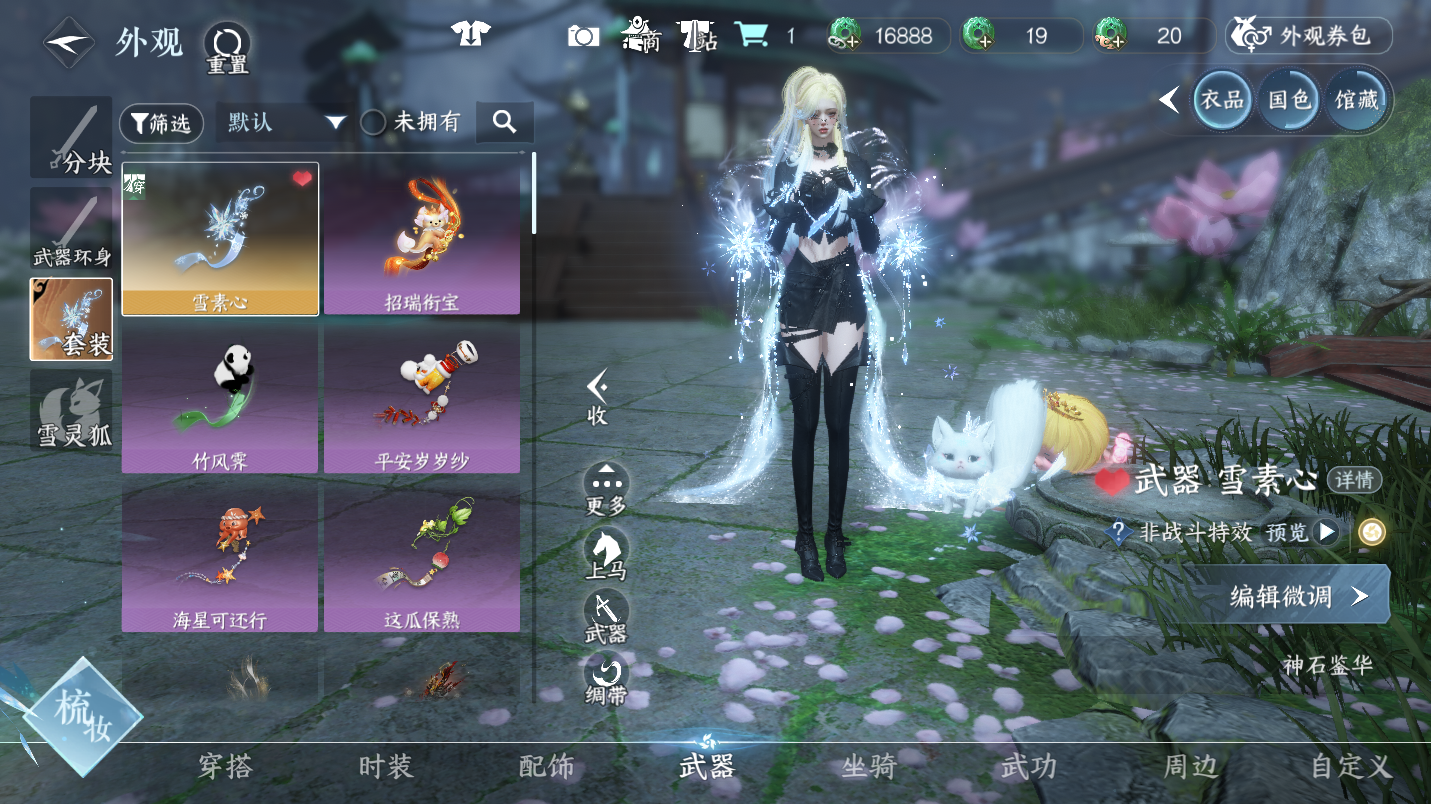The height and width of the screenshot is (804, 1431).
Task: Choose the 招瑞衔宝 weapon skin
Action: point(421,239)
